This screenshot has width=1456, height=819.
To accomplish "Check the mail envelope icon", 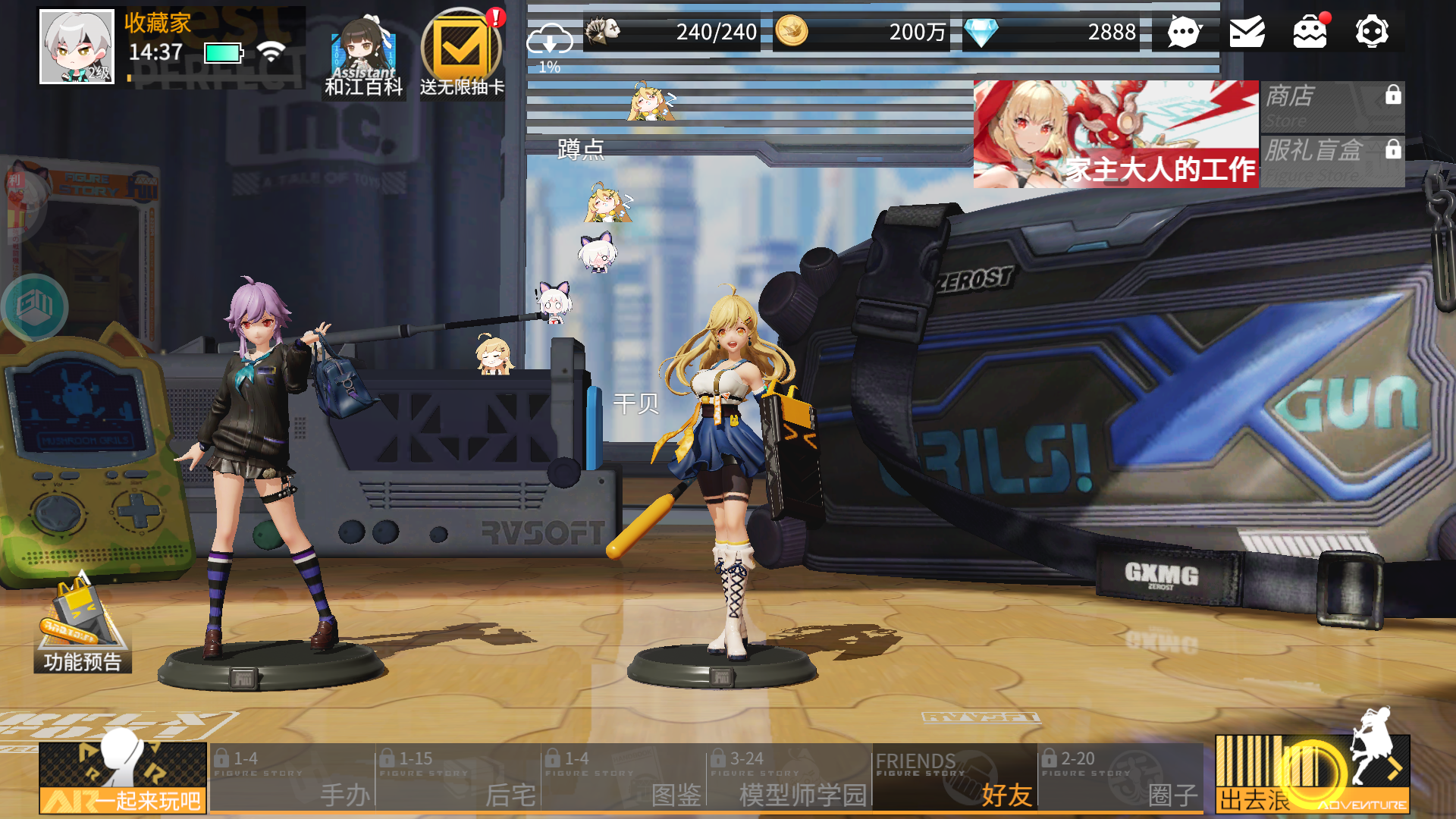I will click(x=1247, y=32).
